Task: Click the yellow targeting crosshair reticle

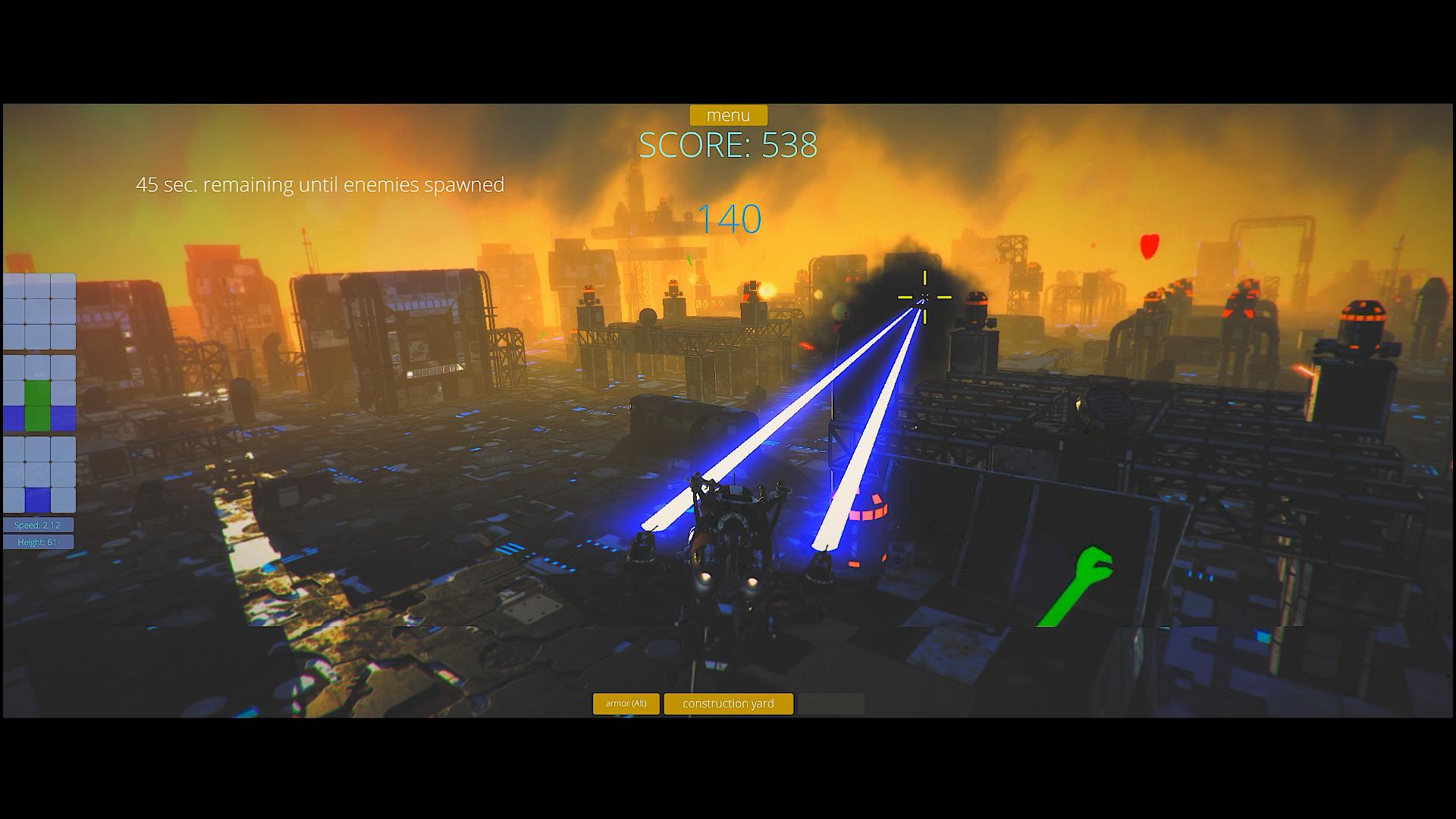Action: tap(924, 298)
